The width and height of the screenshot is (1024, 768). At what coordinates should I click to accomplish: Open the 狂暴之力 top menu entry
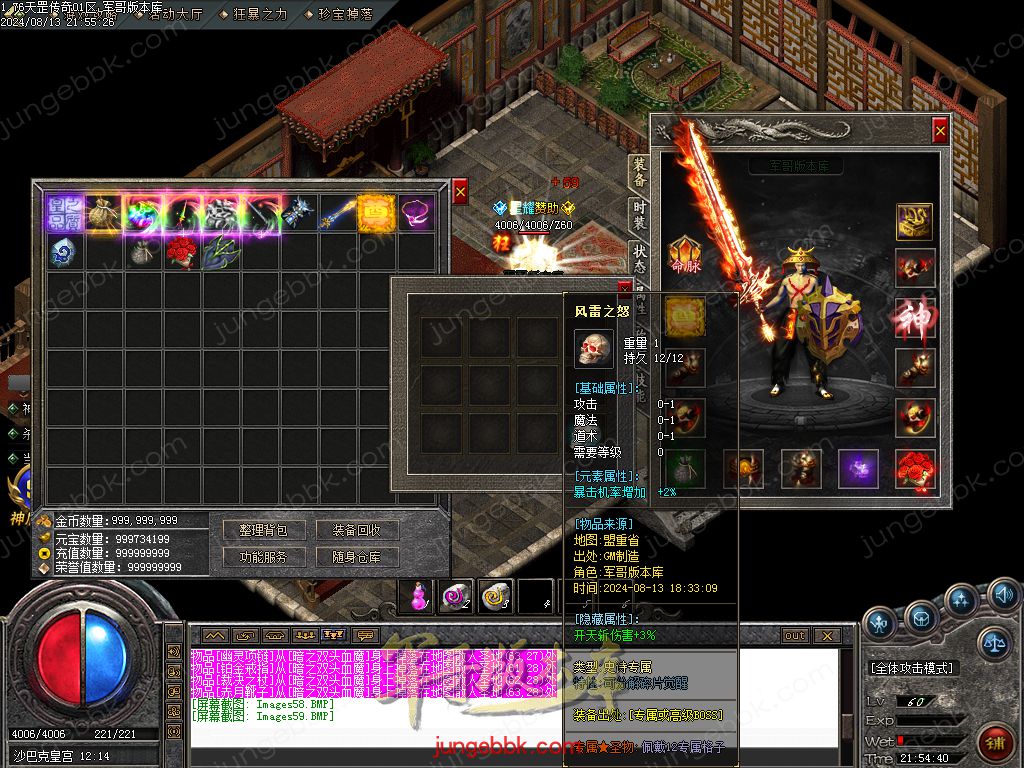[x=260, y=14]
